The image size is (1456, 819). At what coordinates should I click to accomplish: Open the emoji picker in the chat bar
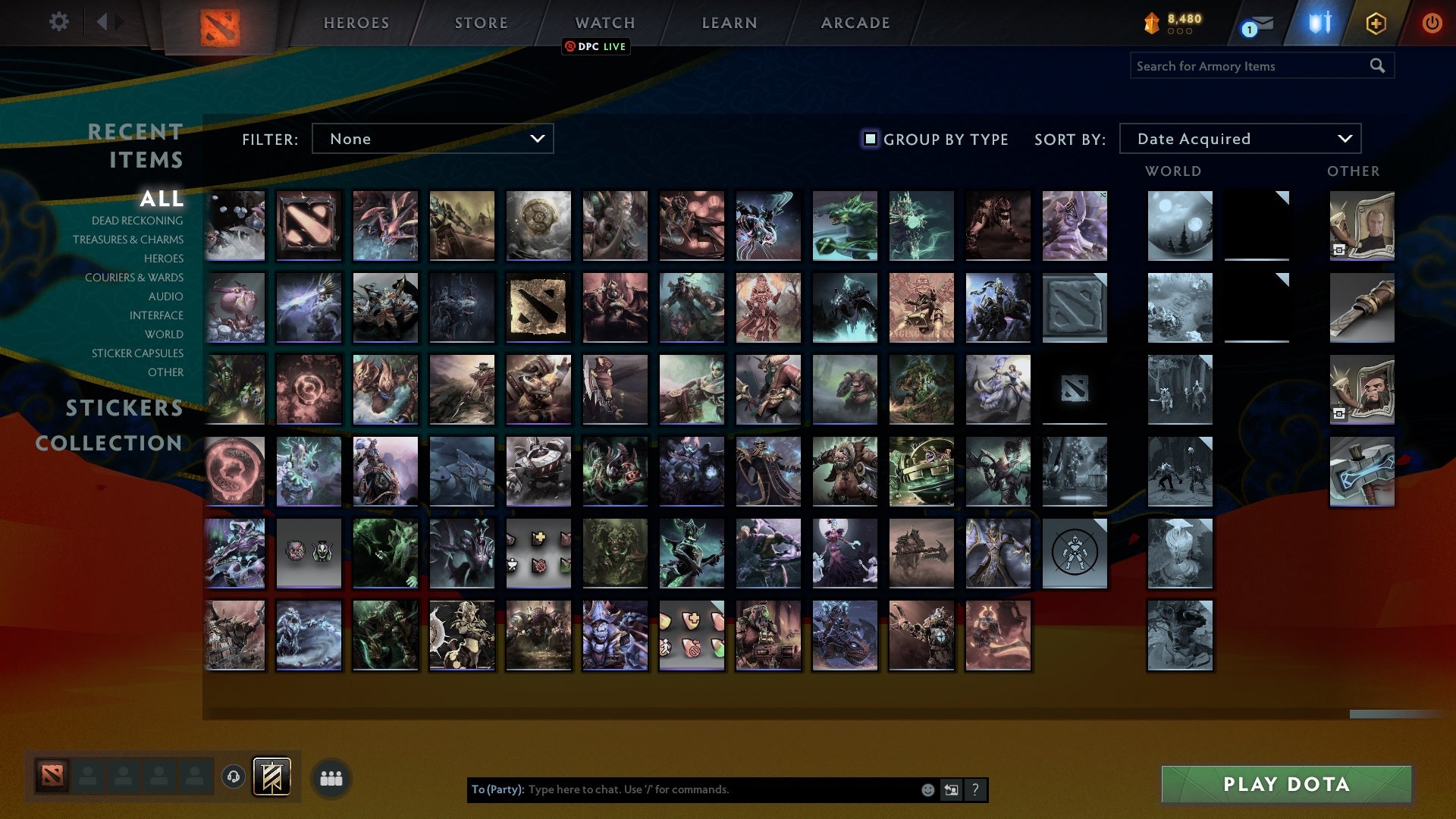(928, 789)
